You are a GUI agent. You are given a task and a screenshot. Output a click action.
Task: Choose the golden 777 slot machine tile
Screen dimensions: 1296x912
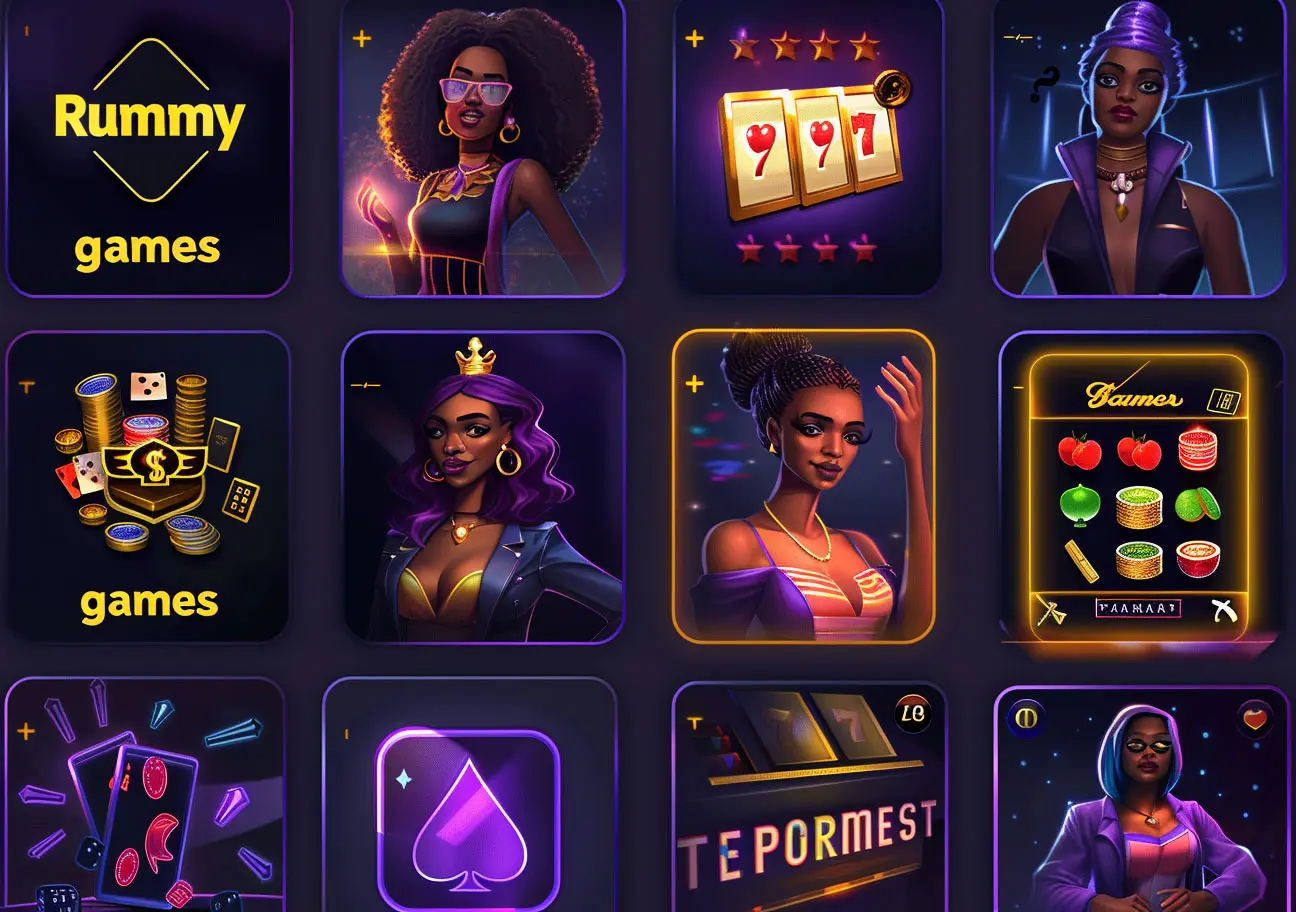808,150
